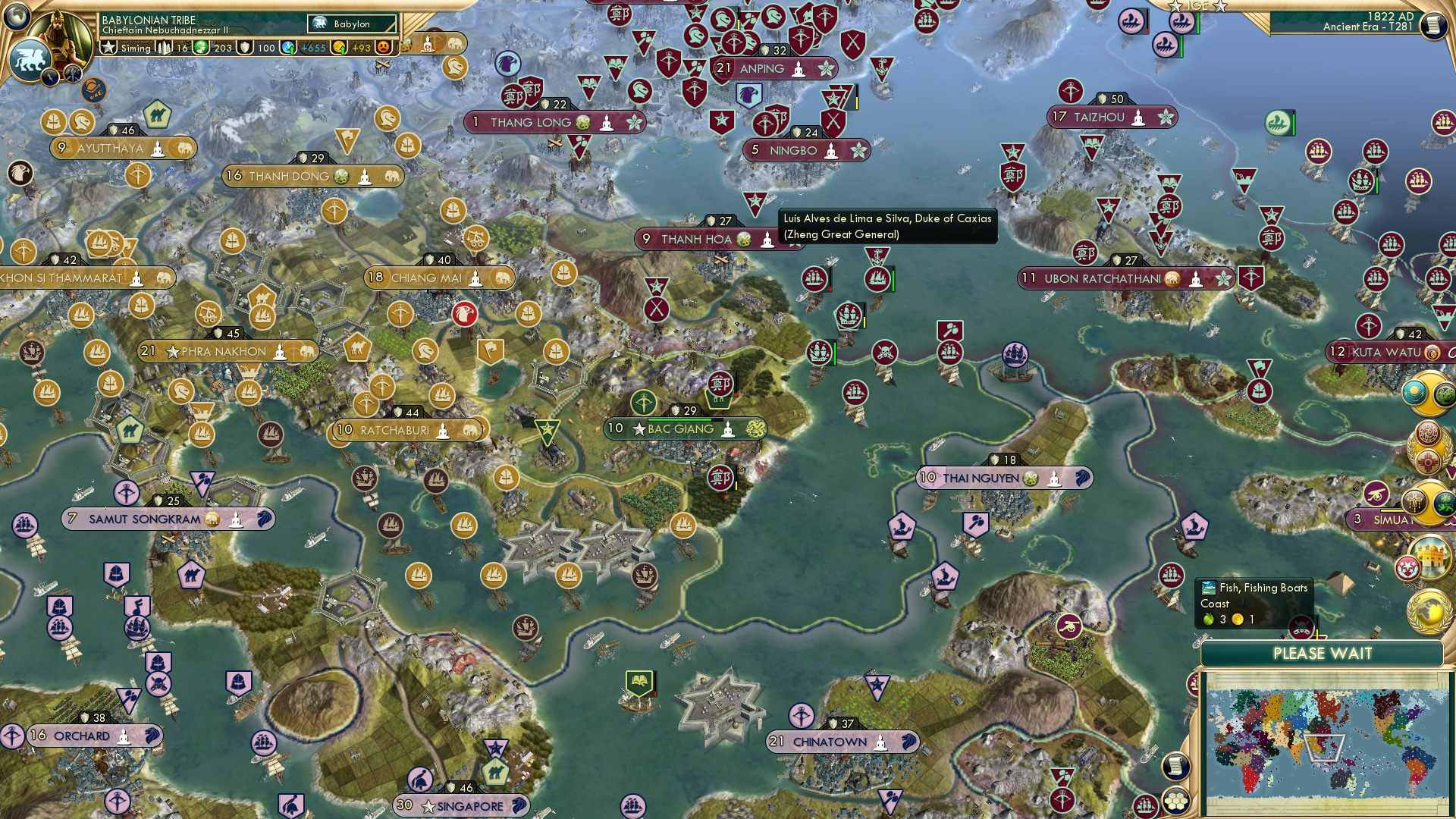The height and width of the screenshot is (819, 1456).
Task: Open the scroll menu beside the date
Action: pos(1432,25)
